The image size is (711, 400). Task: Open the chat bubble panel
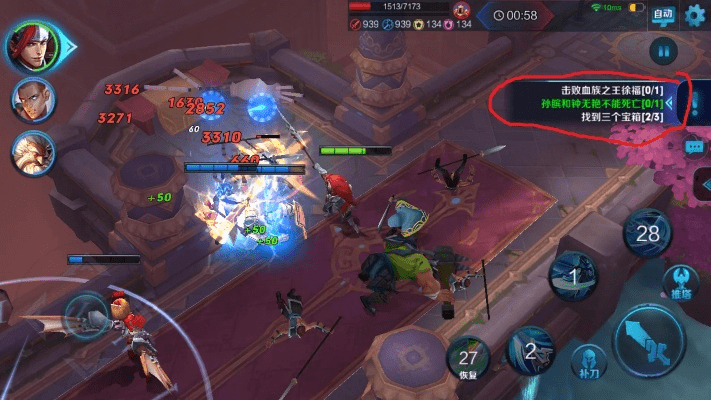tap(694, 146)
